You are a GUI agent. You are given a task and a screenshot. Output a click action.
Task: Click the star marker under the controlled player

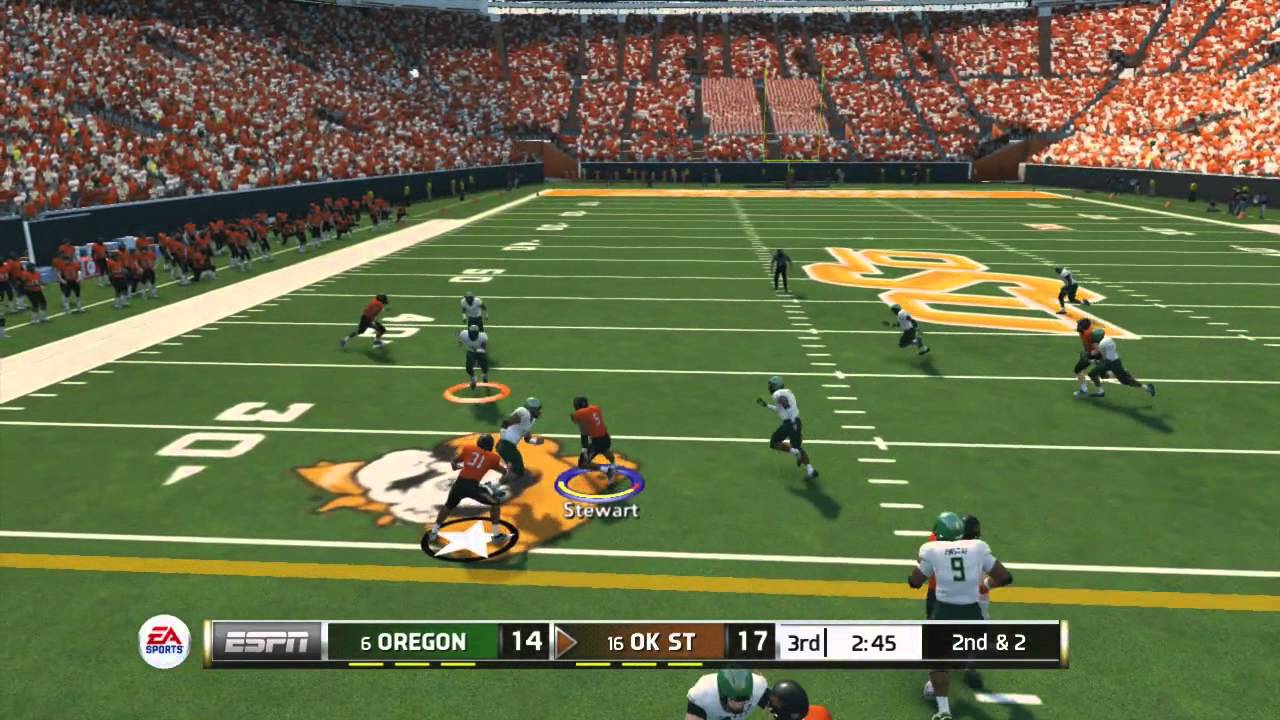(x=470, y=540)
